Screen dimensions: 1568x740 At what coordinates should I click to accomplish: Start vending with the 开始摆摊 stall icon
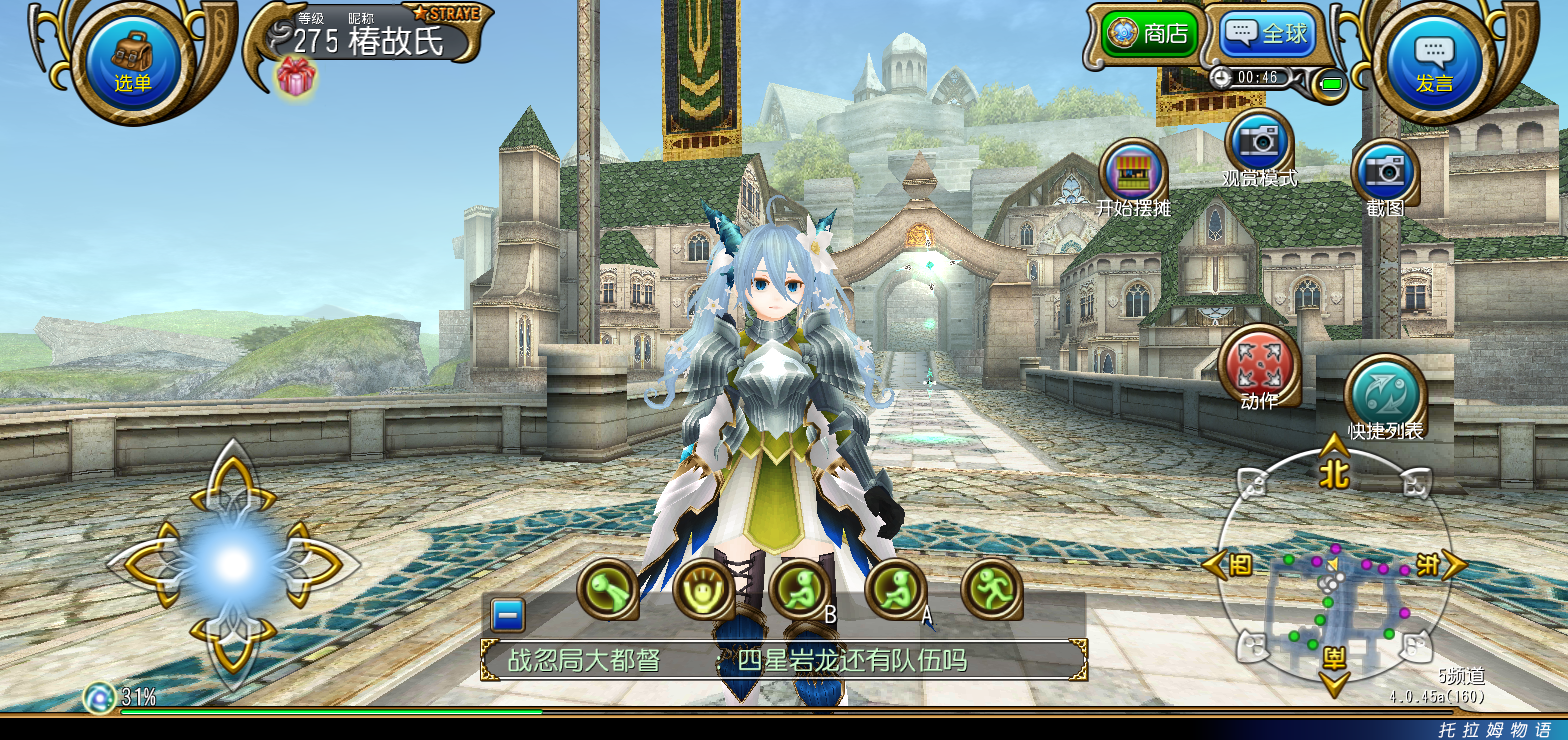pyautogui.click(x=1133, y=173)
